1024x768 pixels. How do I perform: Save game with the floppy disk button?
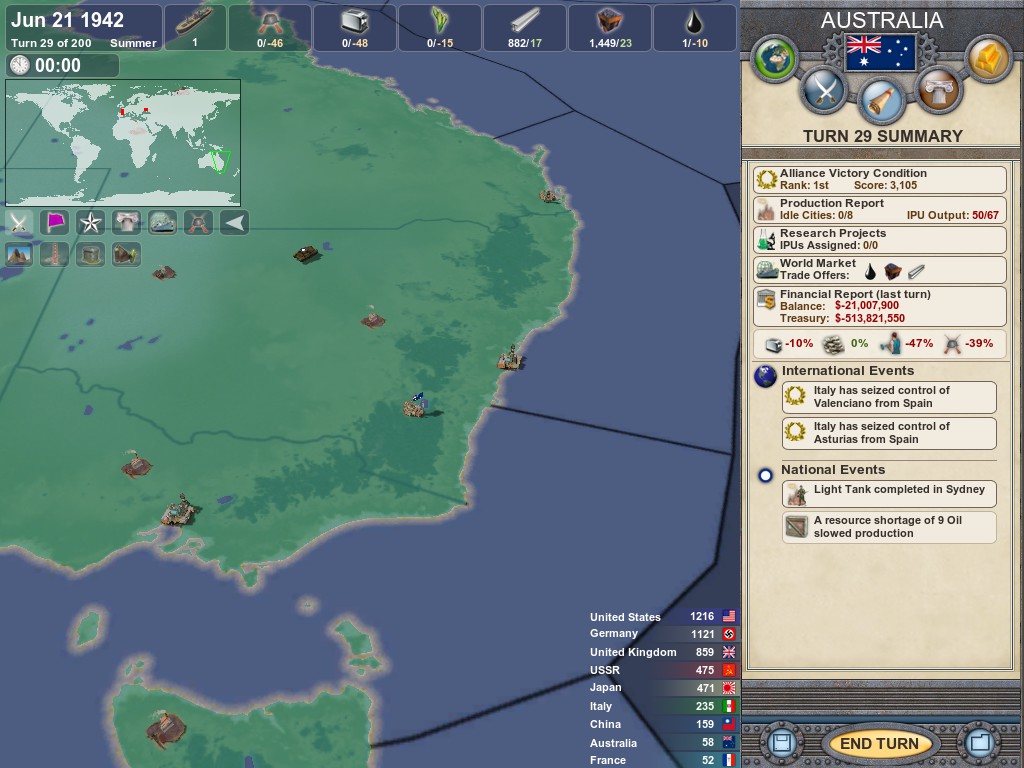(x=782, y=743)
